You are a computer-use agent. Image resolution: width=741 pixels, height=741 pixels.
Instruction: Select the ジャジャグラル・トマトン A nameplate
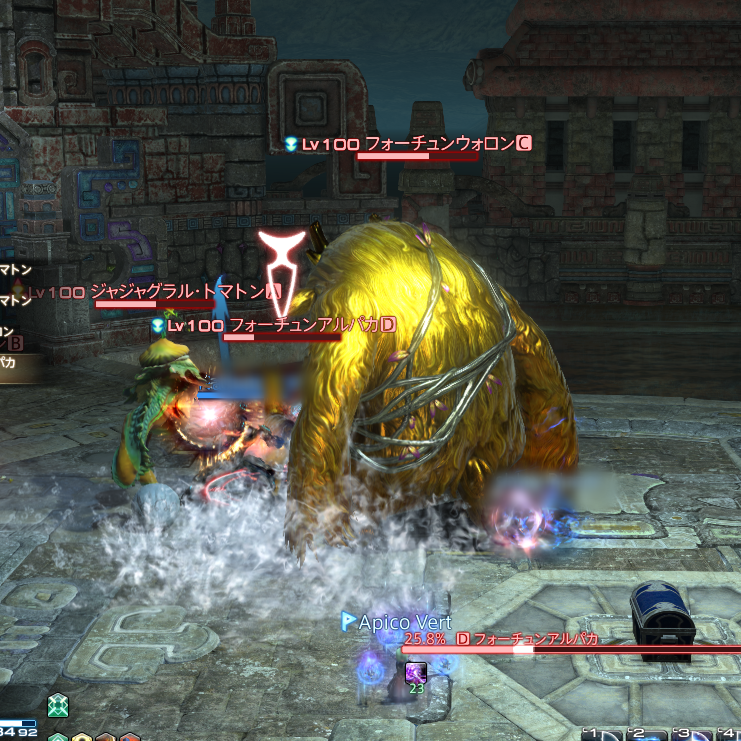pos(178,292)
